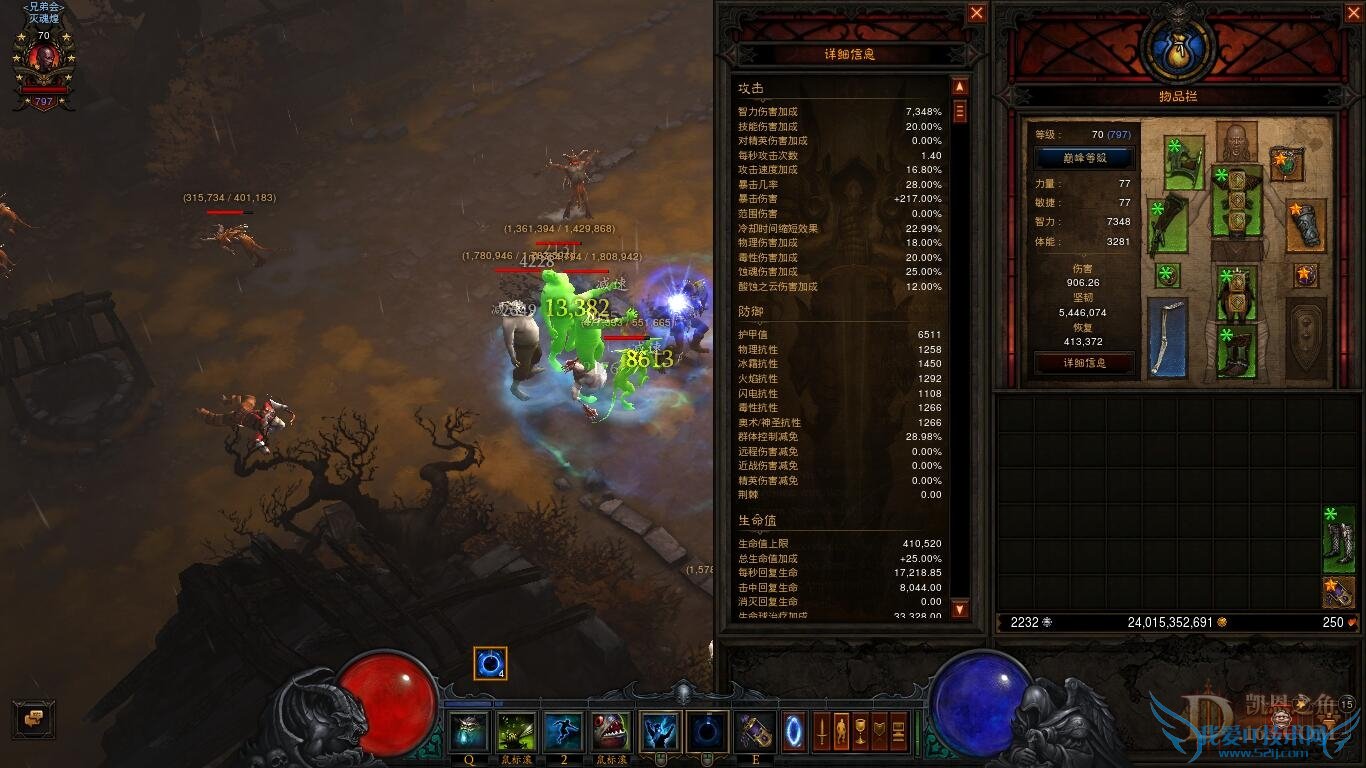Viewport: 1366px width, 768px height.
Task: Activate the town portal button
Action: pos(794,731)
